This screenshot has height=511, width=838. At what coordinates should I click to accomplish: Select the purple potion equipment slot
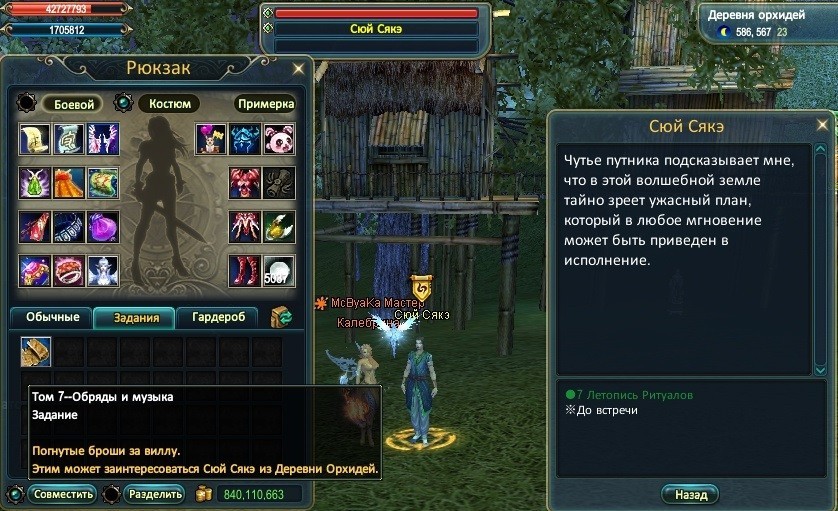[103, 227]
